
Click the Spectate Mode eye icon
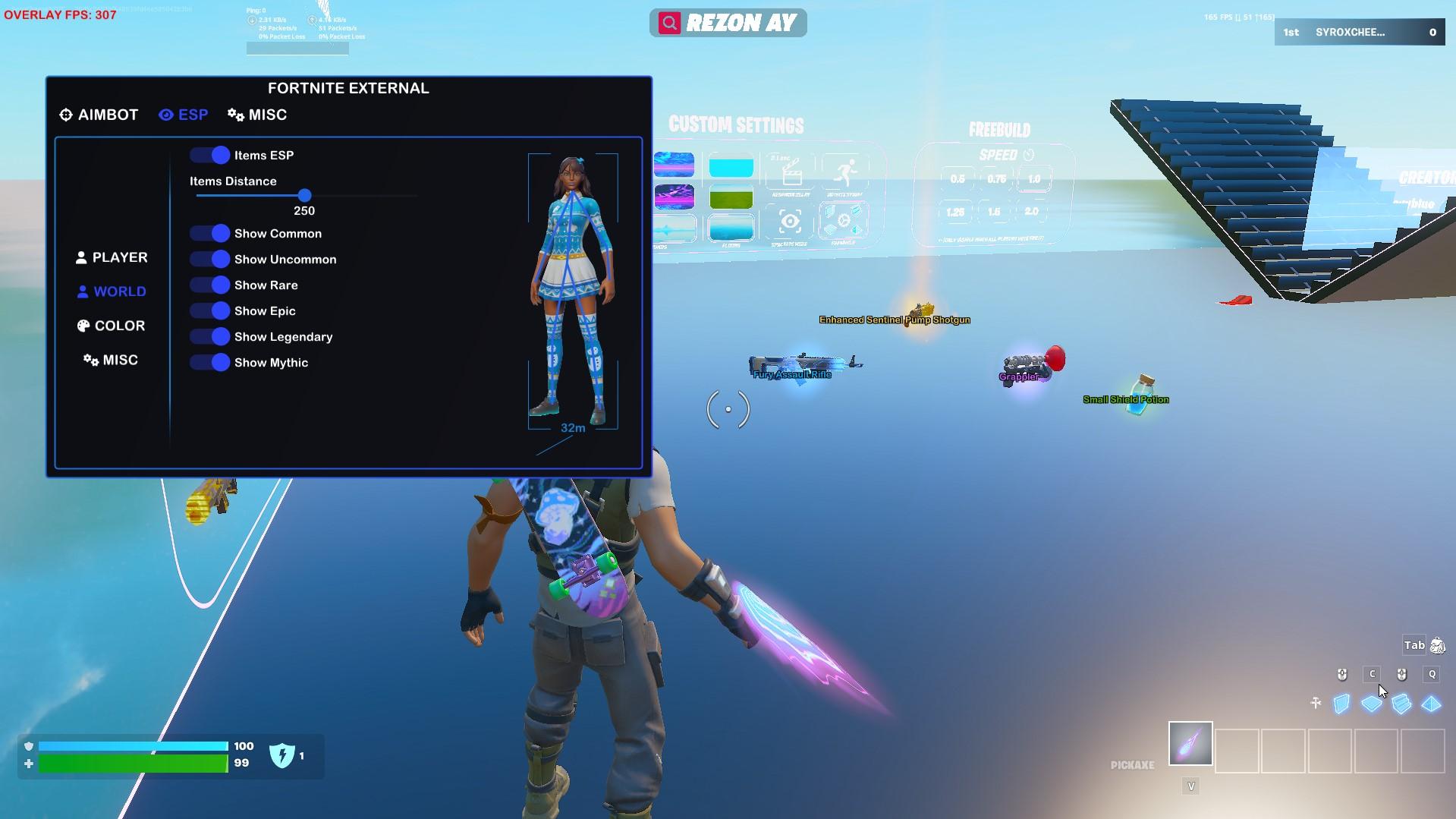click(x=791, y=222)
